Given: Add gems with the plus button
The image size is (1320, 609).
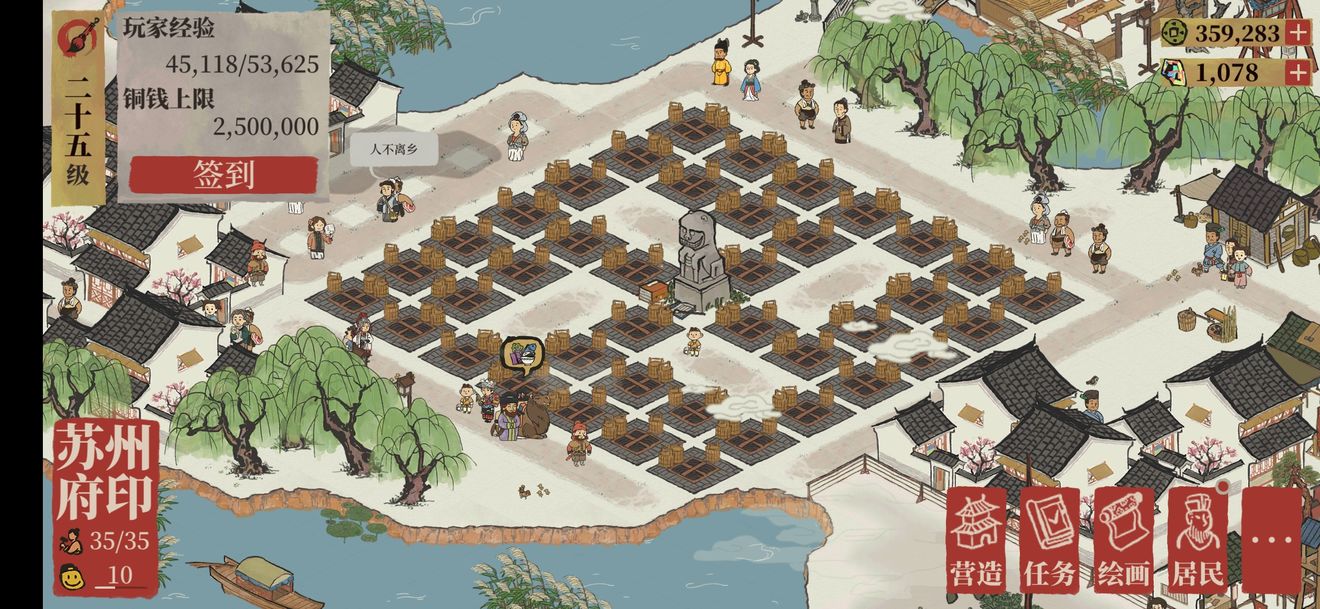Looking at the screenshot, I should [x=1298, y=72].
